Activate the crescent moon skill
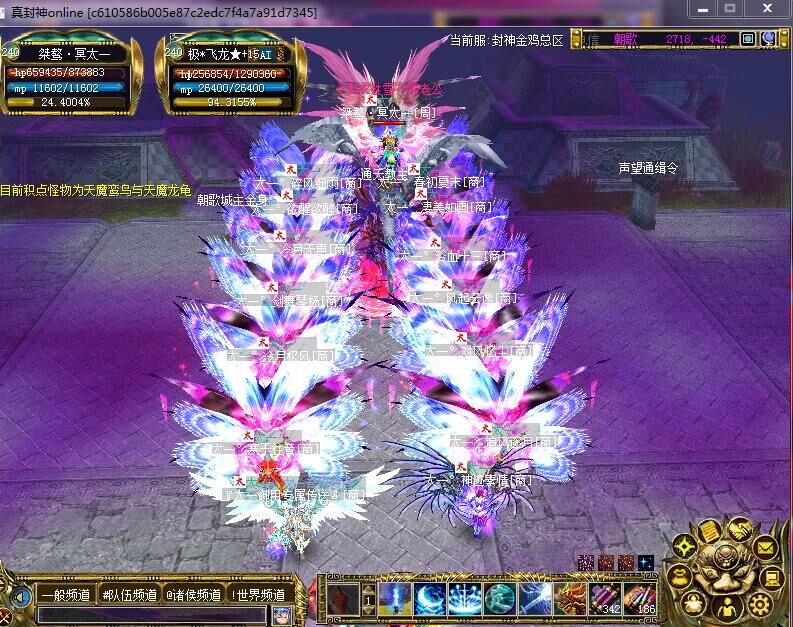Screen dimensions: 793x627 [x=431, y=599]
